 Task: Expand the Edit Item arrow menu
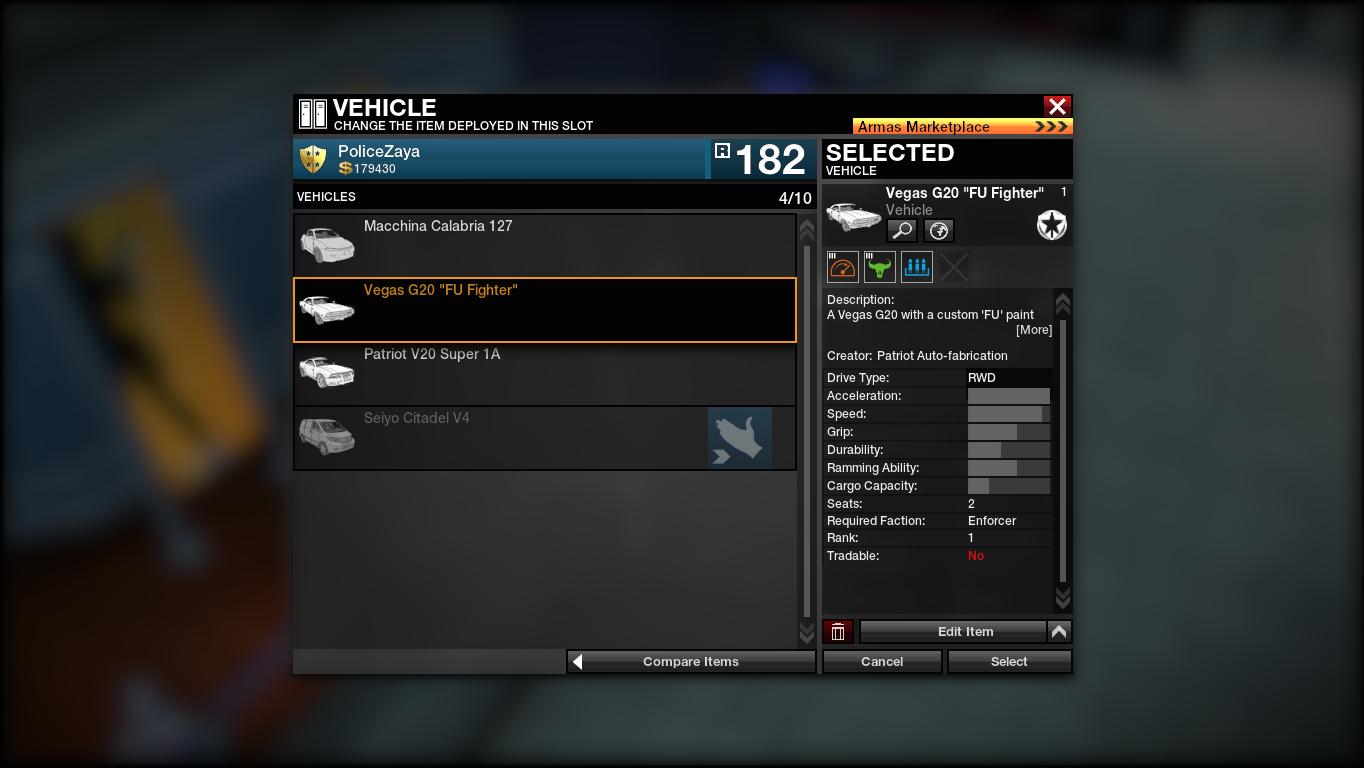click(x=1059, y=632)
